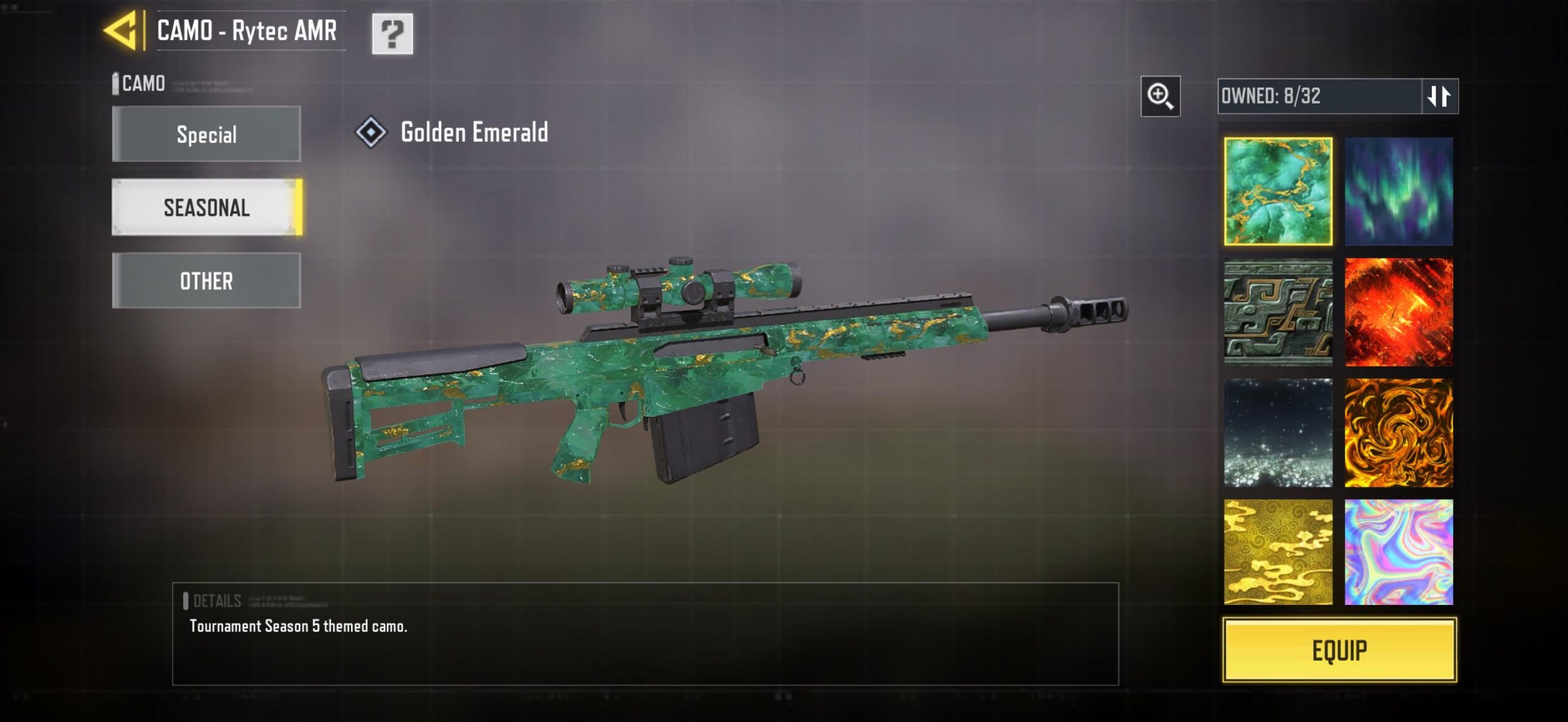Screen dimensions: 1568x722
Task: Choose the dark starry sparkle camo
Action: (x=1278, y=433)
